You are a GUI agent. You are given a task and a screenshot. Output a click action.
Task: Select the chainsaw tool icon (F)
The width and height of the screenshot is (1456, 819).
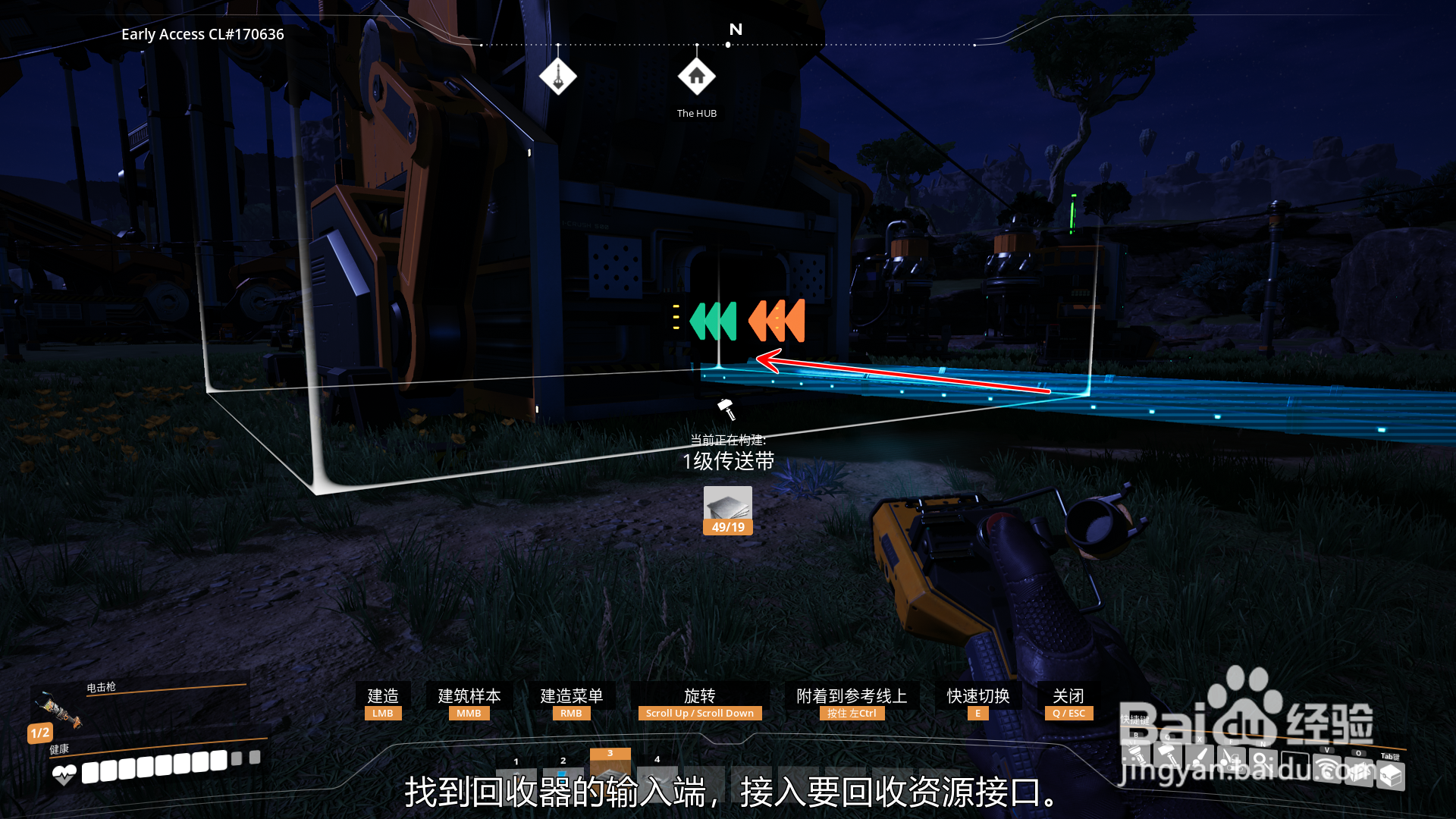coord(1232,758)
